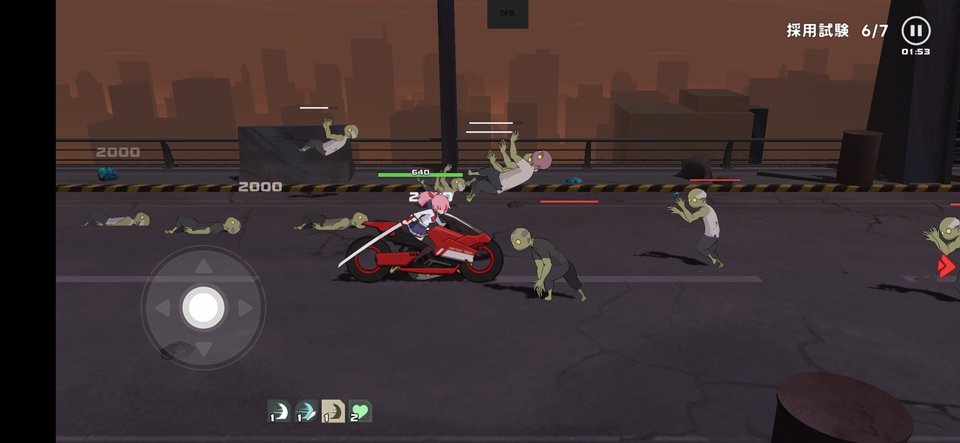Select the white crescent slash skill icon

point(279,411)
